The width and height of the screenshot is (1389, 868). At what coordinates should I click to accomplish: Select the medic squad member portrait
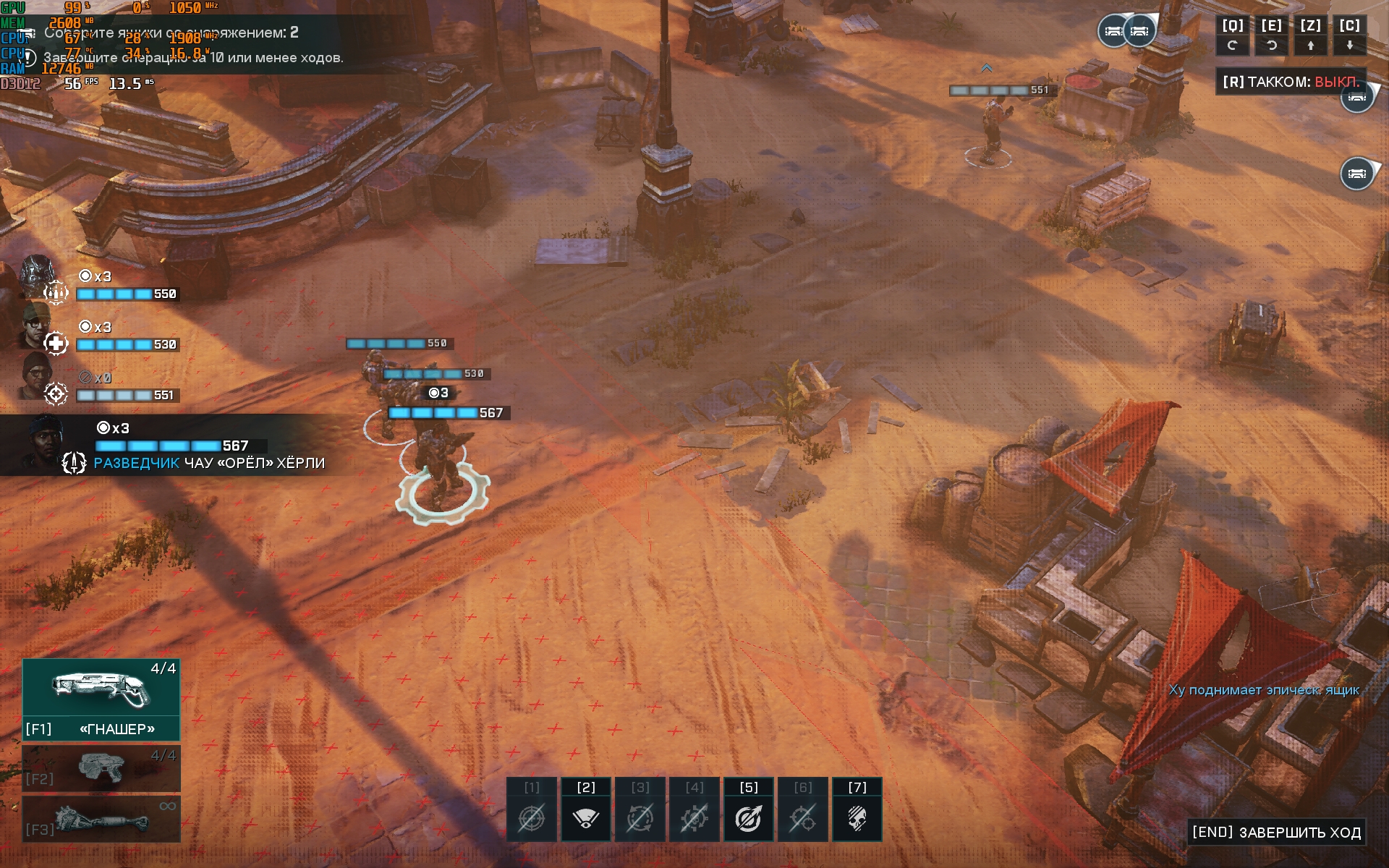pos(38,327)
